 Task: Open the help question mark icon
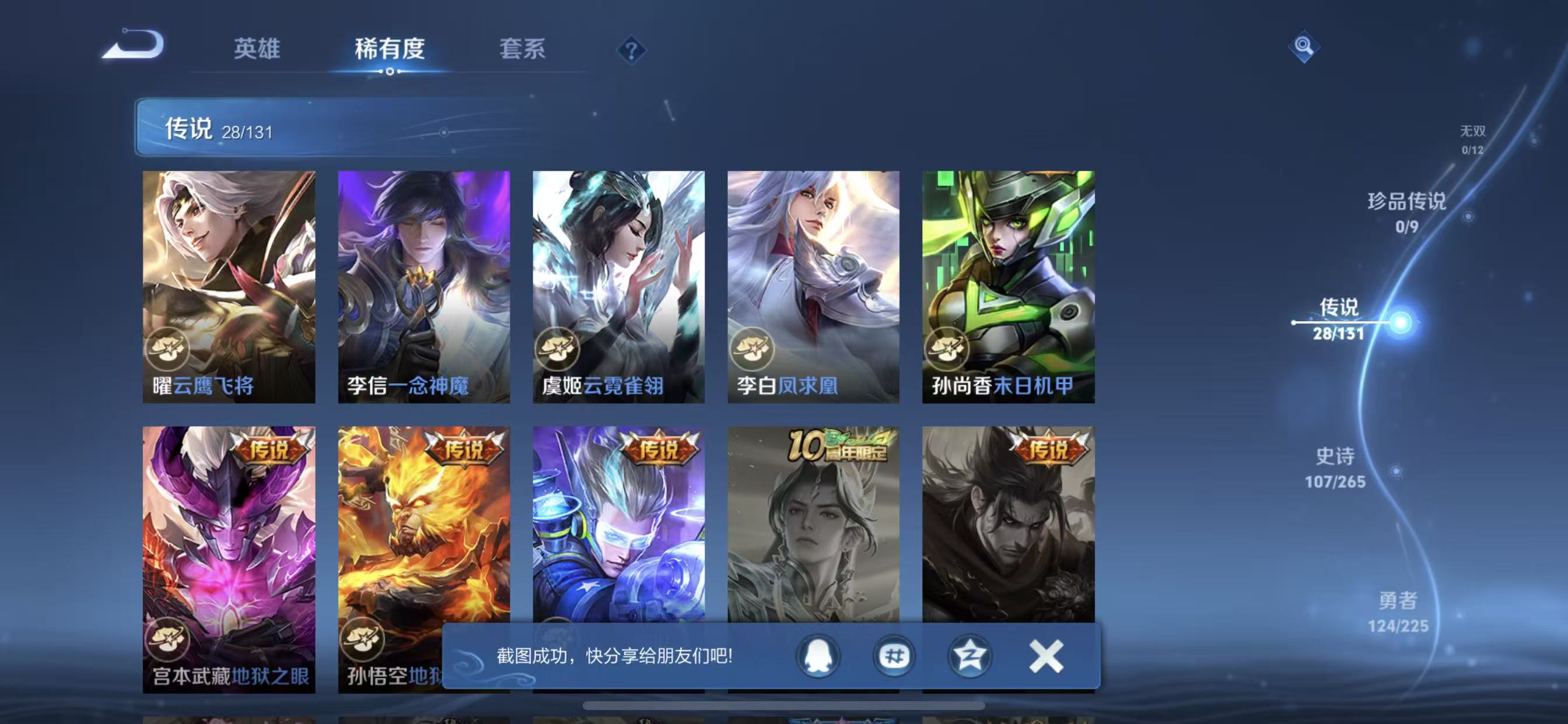[633, 51]
